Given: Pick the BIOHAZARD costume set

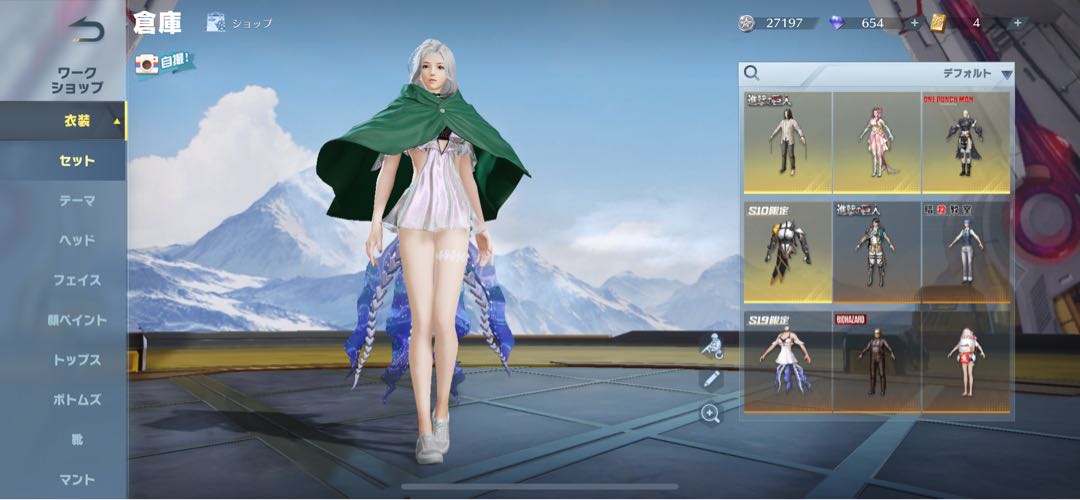Looking at the screenshot, I should coord(877,361).
